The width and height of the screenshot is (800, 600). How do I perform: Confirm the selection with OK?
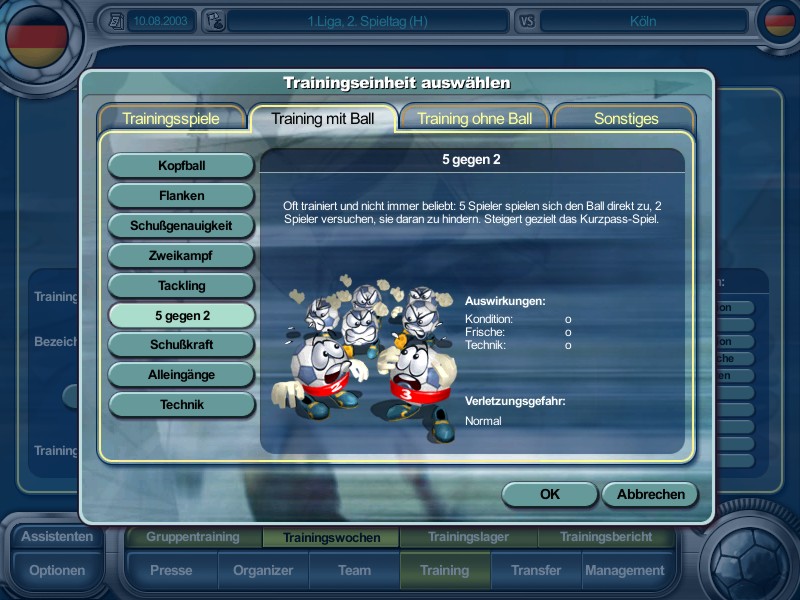pyautogui.click(x=549, y=494)
